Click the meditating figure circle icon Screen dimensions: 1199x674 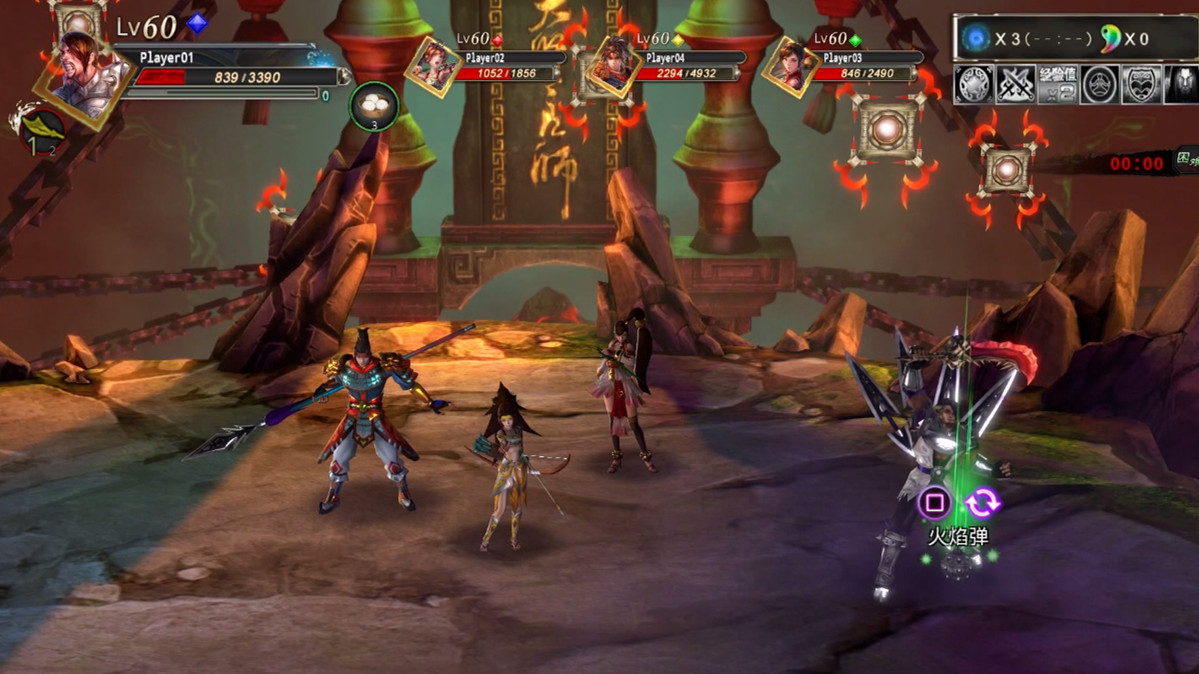[1100, 85]
